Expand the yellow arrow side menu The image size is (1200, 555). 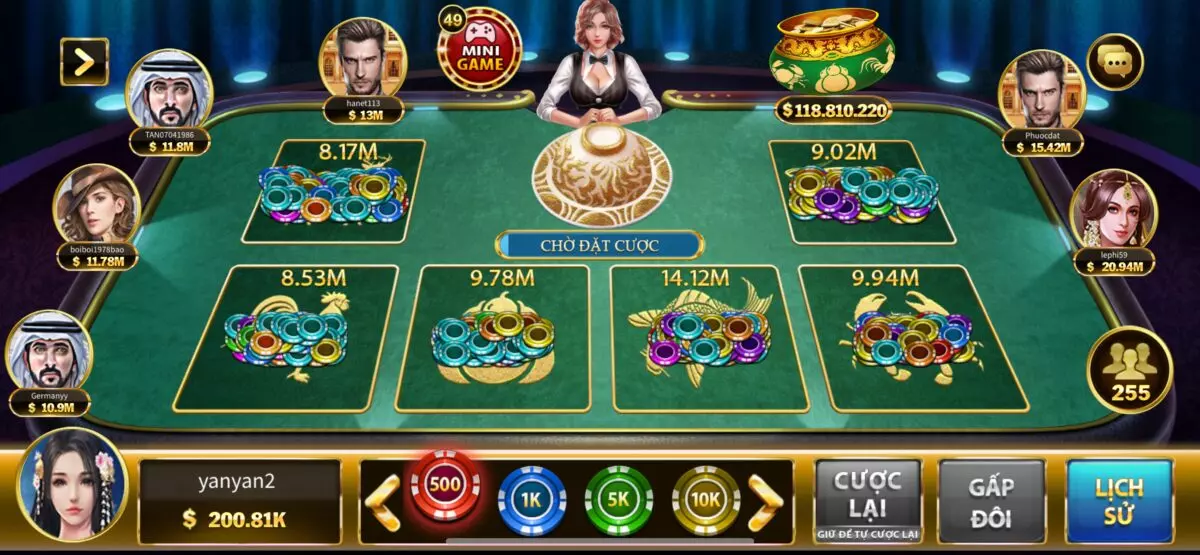coord(84,62)
